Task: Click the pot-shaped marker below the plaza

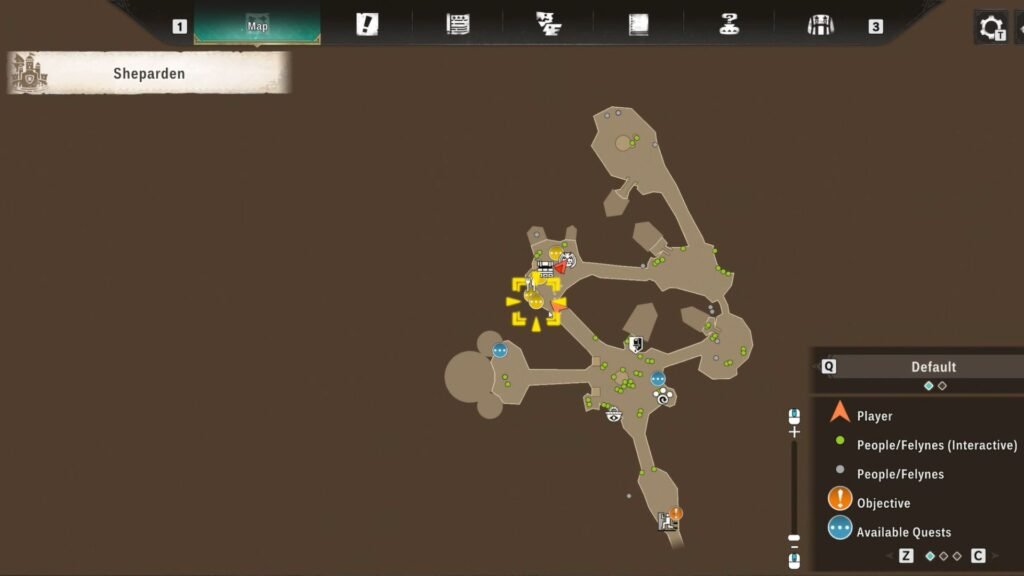Action: (614, 414)
